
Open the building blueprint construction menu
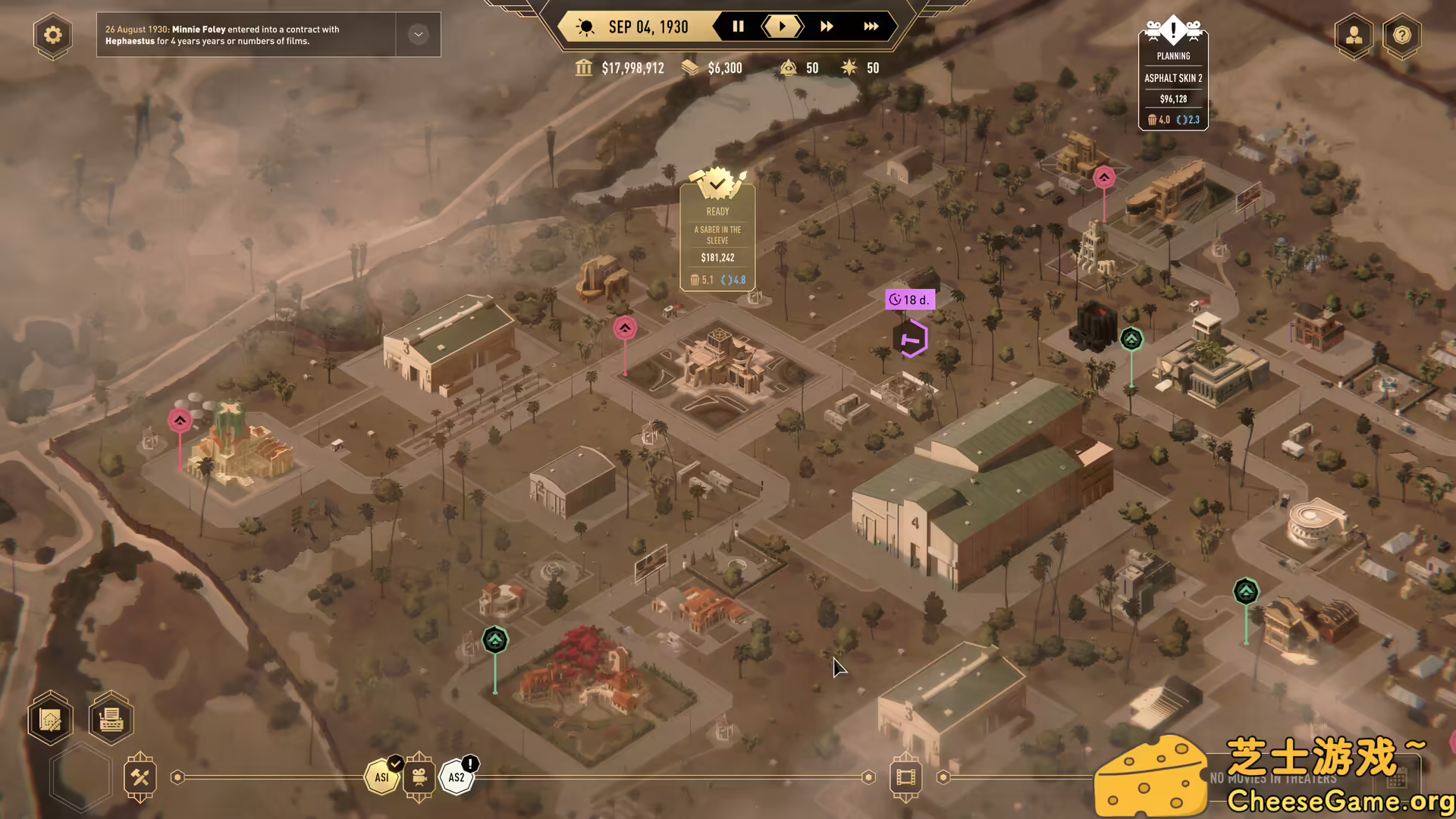(x=51, y=718)
